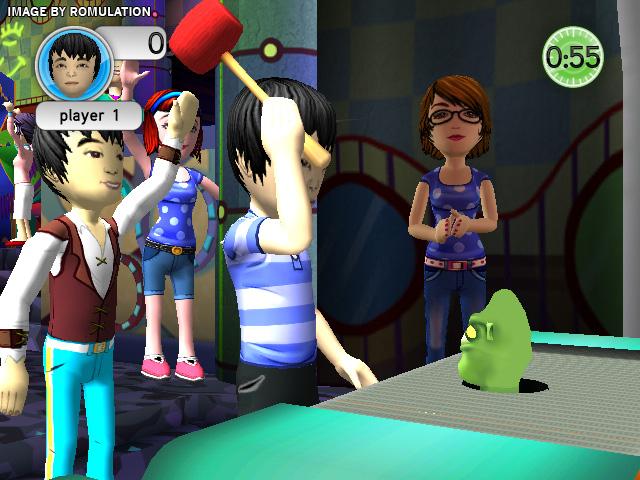Click the player 1 avatar portrait
The height and width of the screenshot is (480, 640).
pyautogui.click(x=73, y=63)
